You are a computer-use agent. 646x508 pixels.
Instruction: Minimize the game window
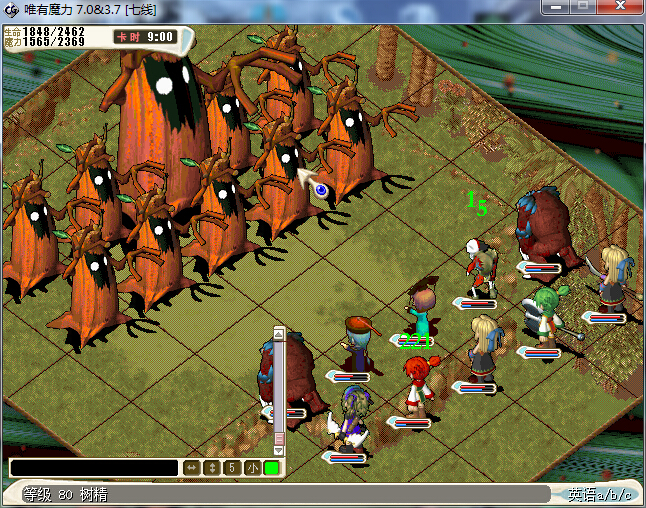point(558,7)
